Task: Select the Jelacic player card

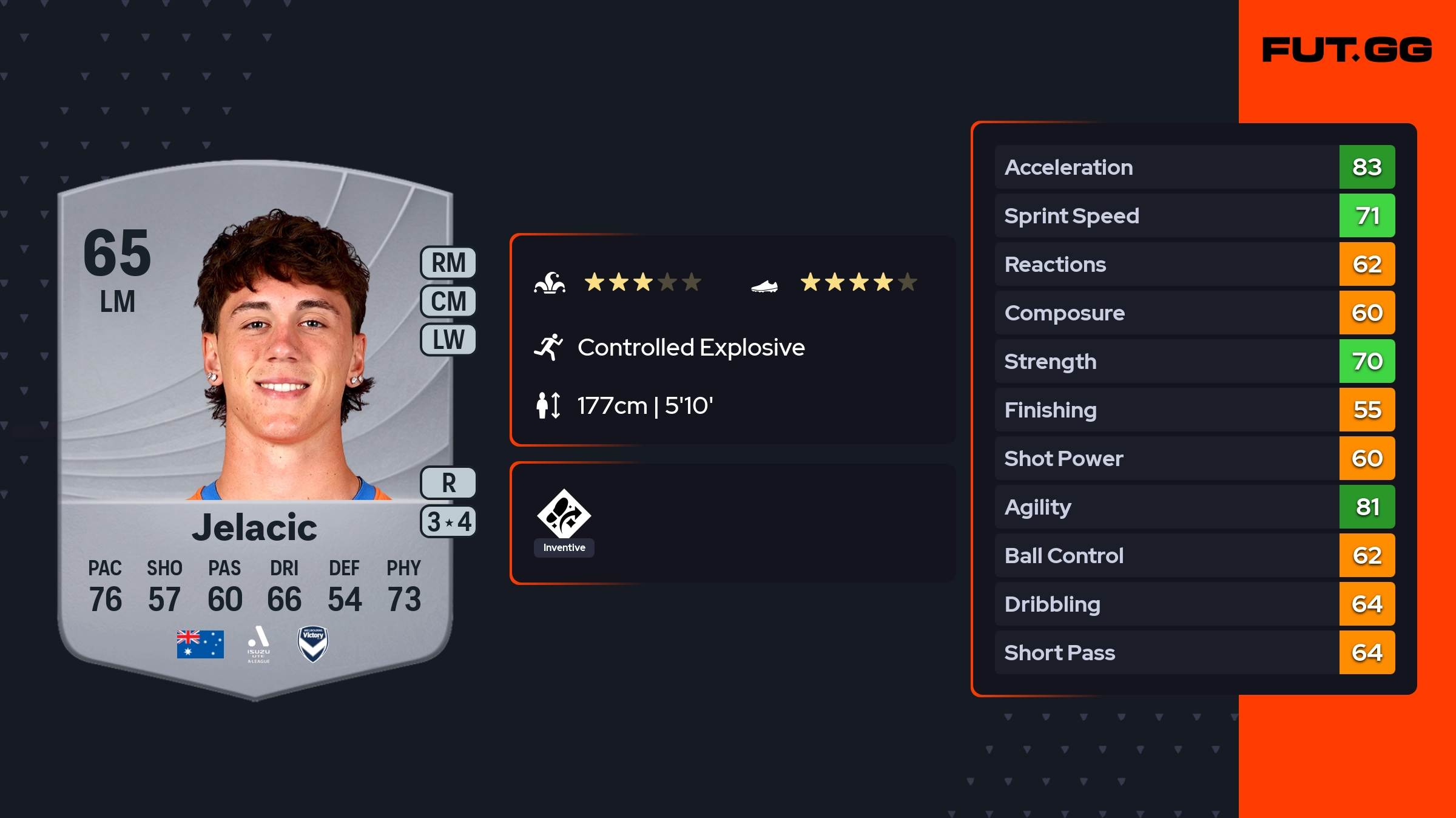Action: point(255,425)
